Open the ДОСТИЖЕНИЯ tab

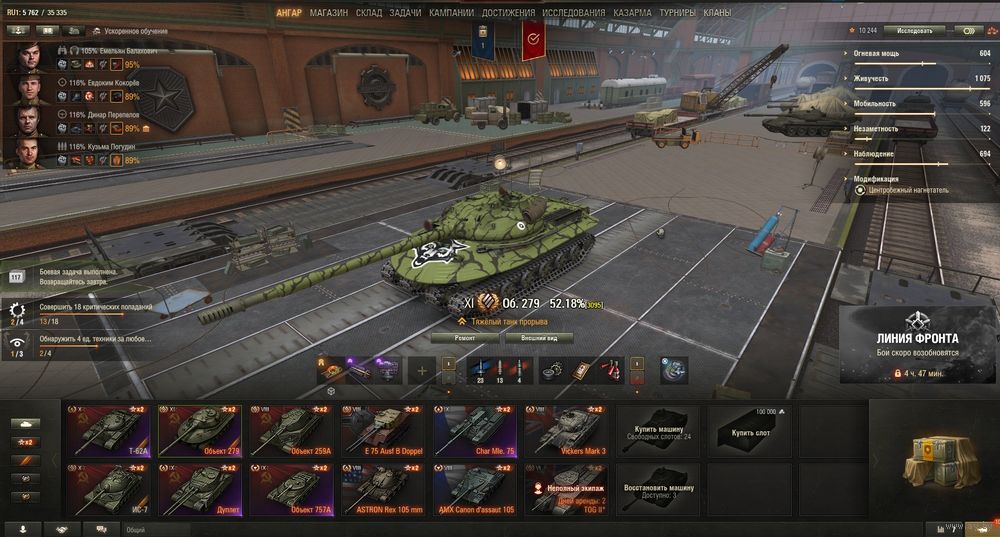click(508, 13)
